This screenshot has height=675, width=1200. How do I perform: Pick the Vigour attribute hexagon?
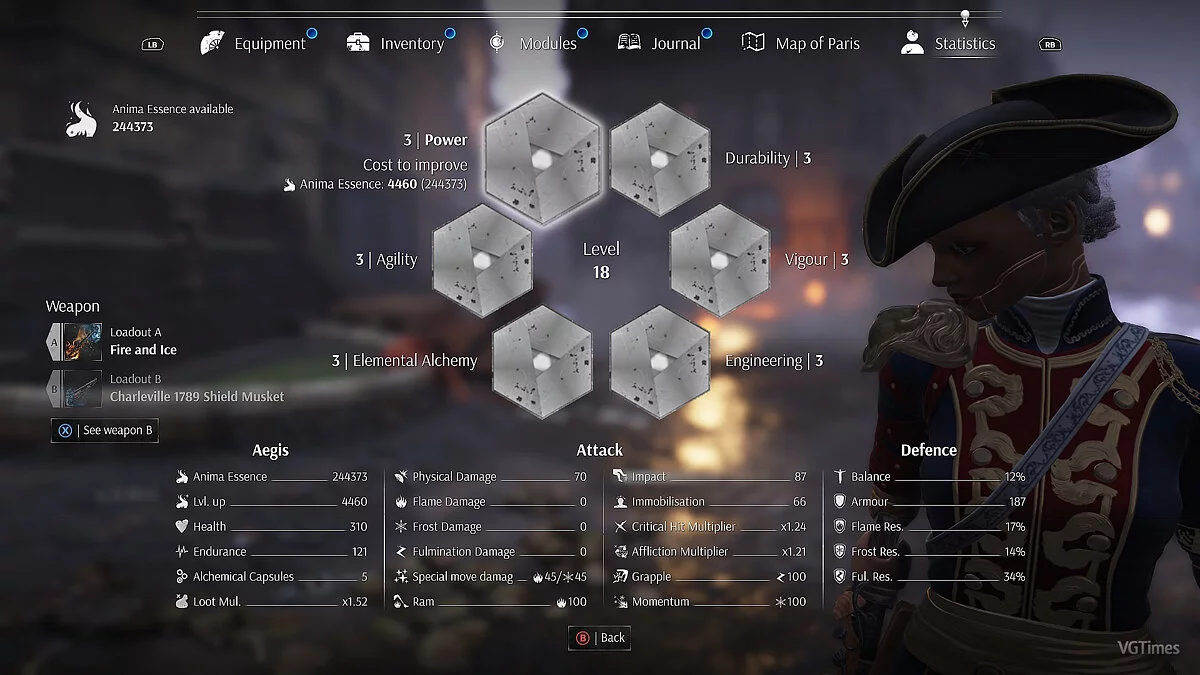(718, 259)
